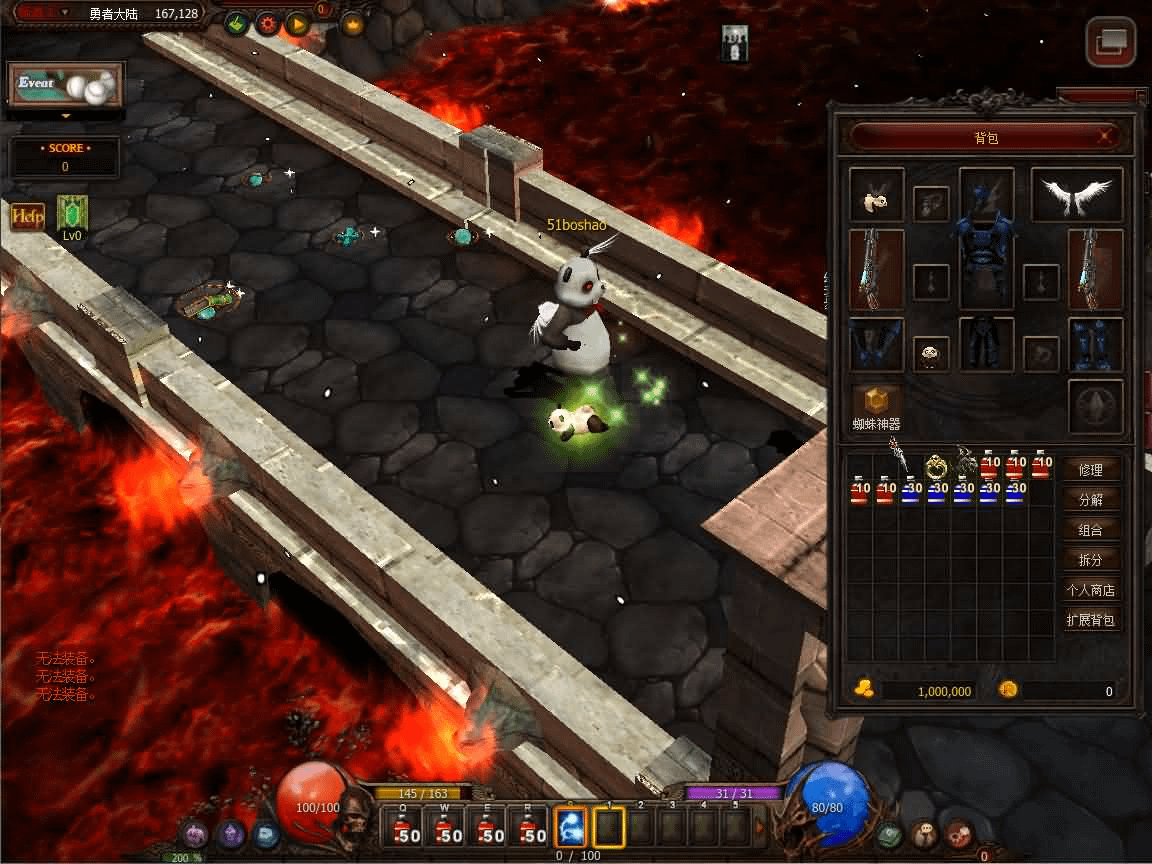Choose the 组合 combine button
1152x864 pixels.
coord(1090,530)
